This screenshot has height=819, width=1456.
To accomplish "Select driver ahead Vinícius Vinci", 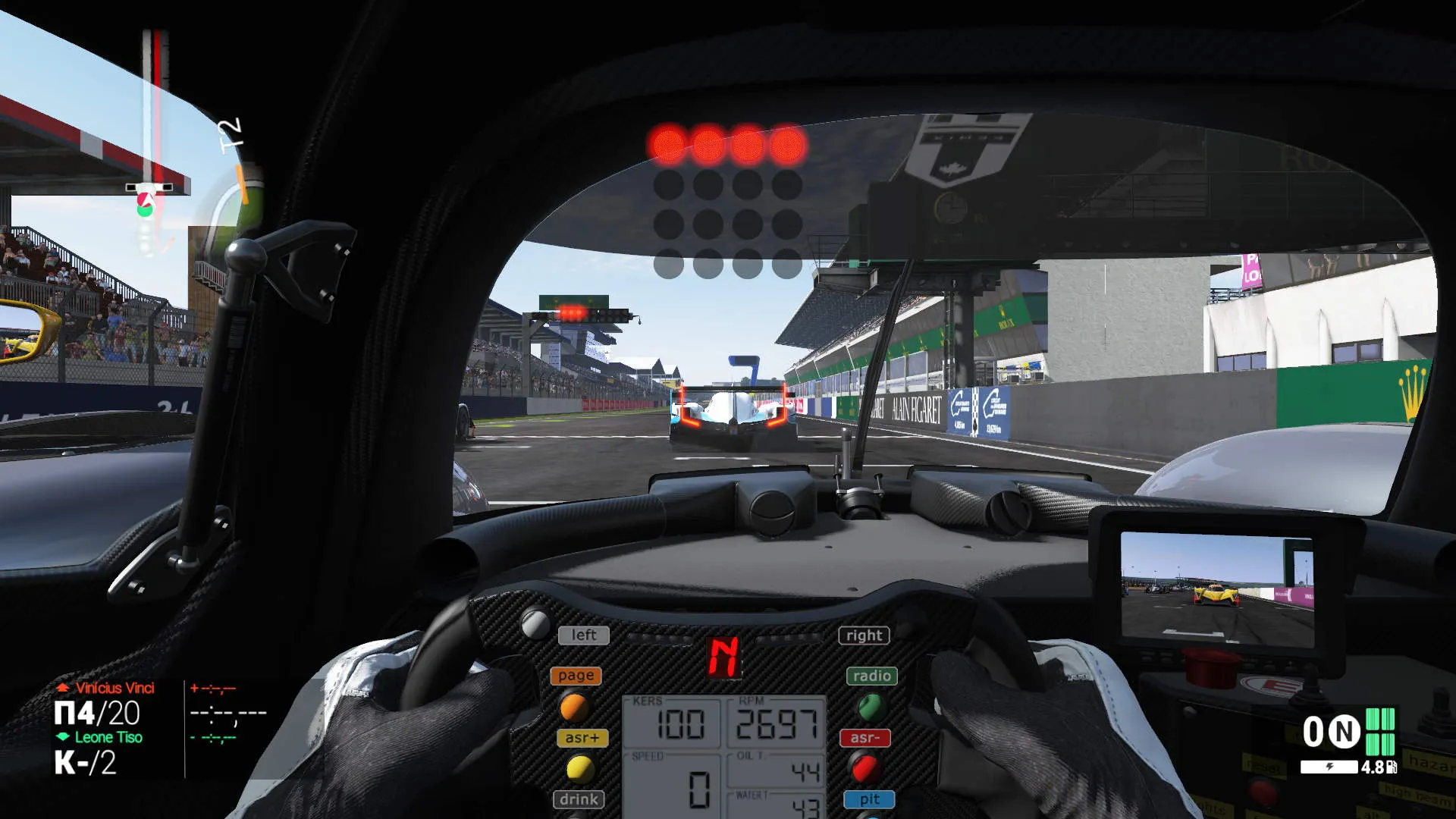I will [x=115, y=688].
